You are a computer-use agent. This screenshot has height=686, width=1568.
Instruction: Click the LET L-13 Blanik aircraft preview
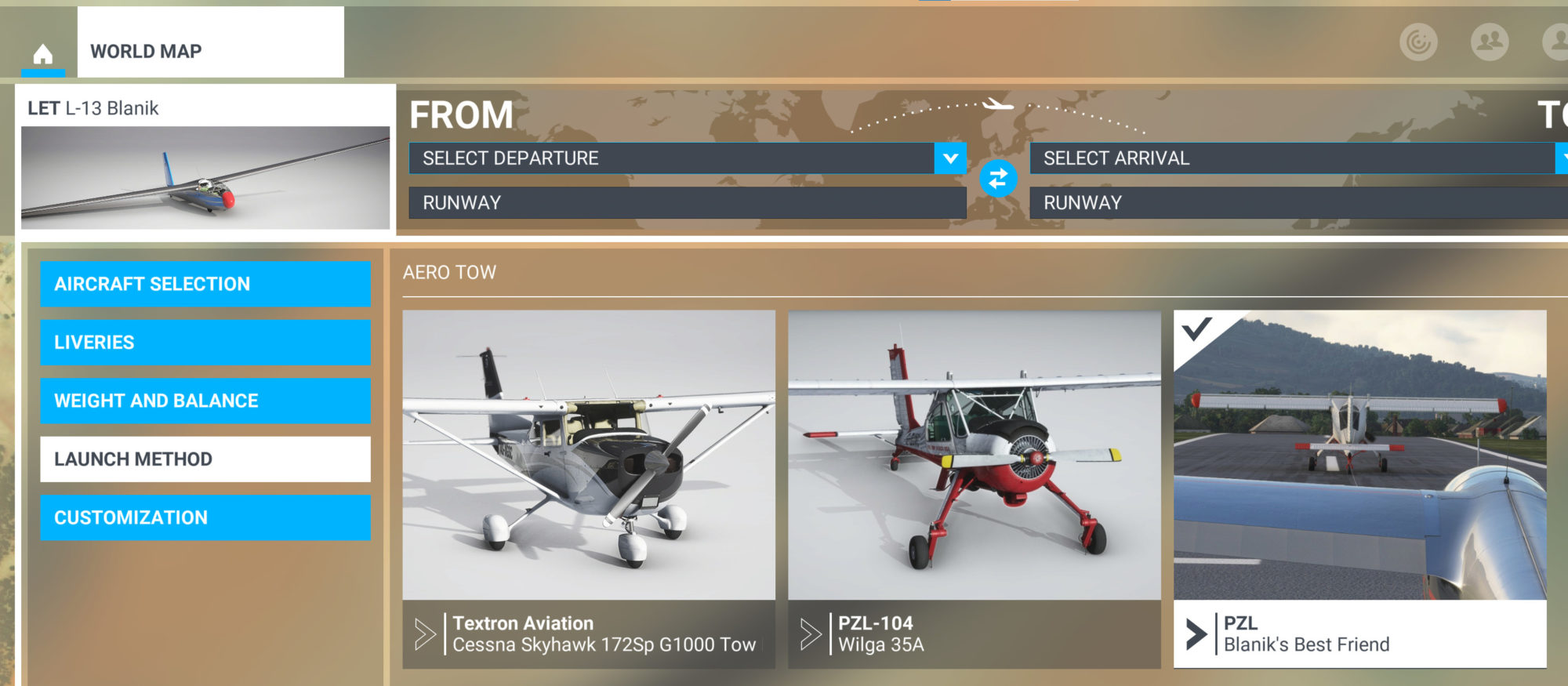point(205,177)
